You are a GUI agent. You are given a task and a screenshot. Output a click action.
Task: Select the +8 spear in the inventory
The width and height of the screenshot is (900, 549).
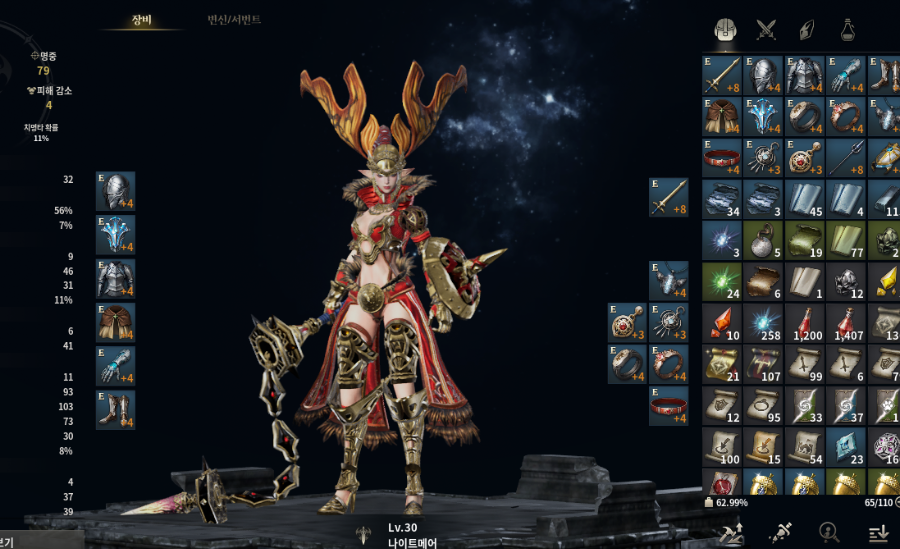tap(846, 158)
